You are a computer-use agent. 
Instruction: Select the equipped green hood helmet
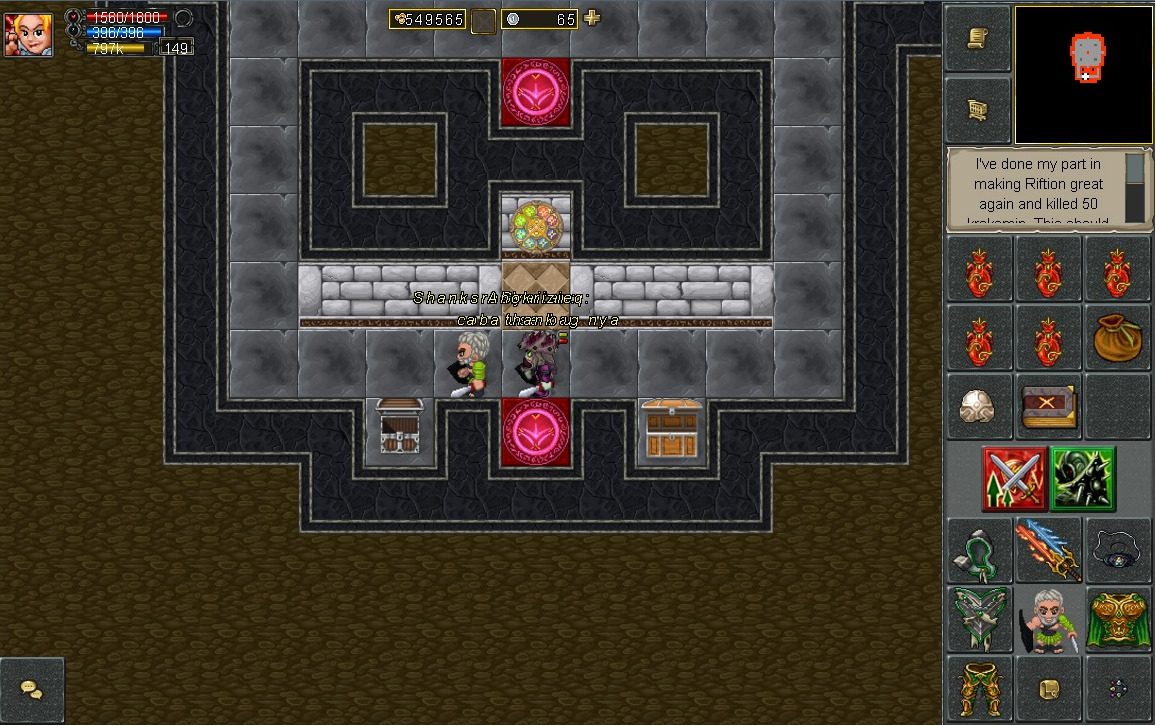[979, 550]
